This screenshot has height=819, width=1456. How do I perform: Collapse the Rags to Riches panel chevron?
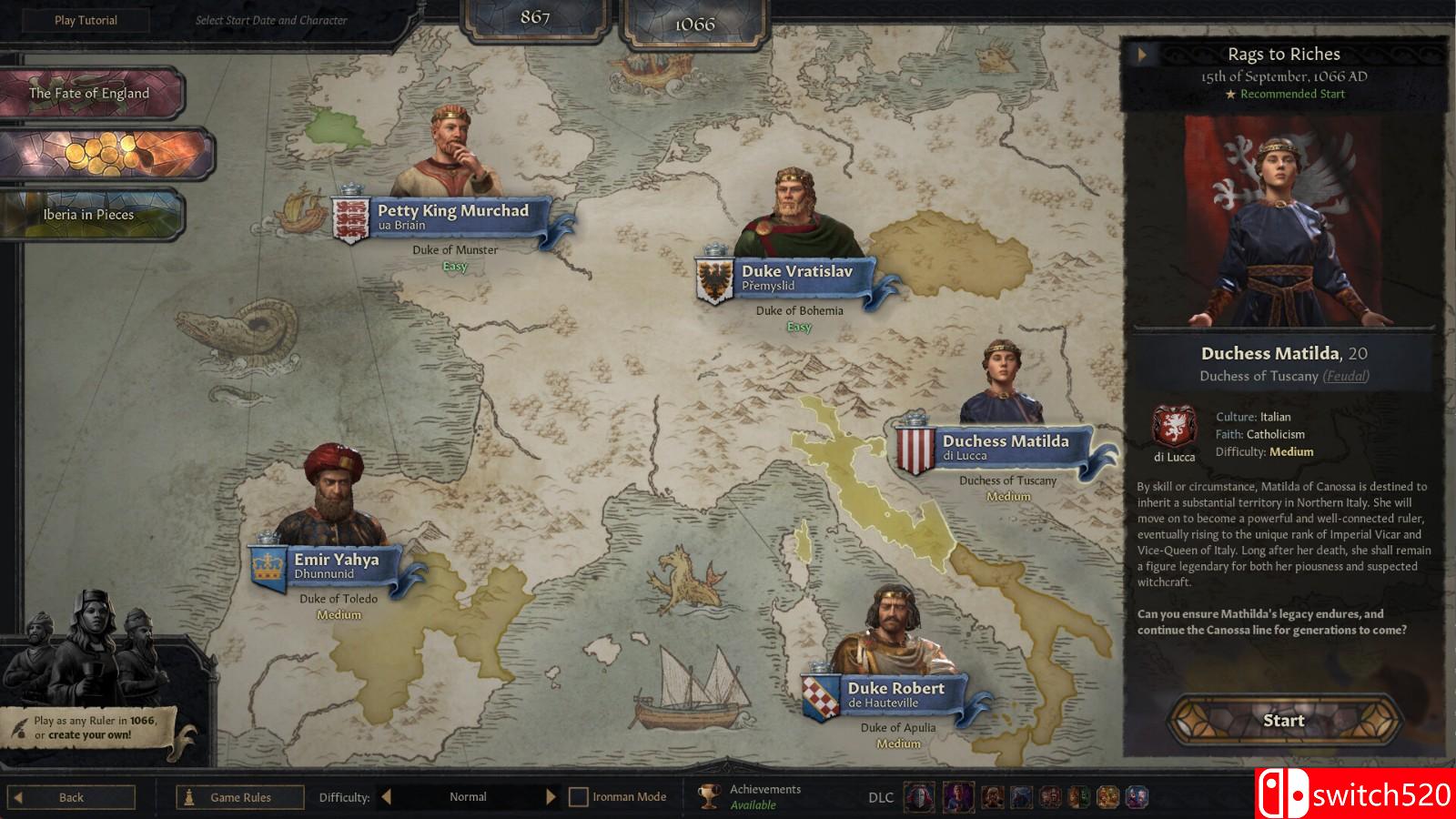tap(1141, 54)
